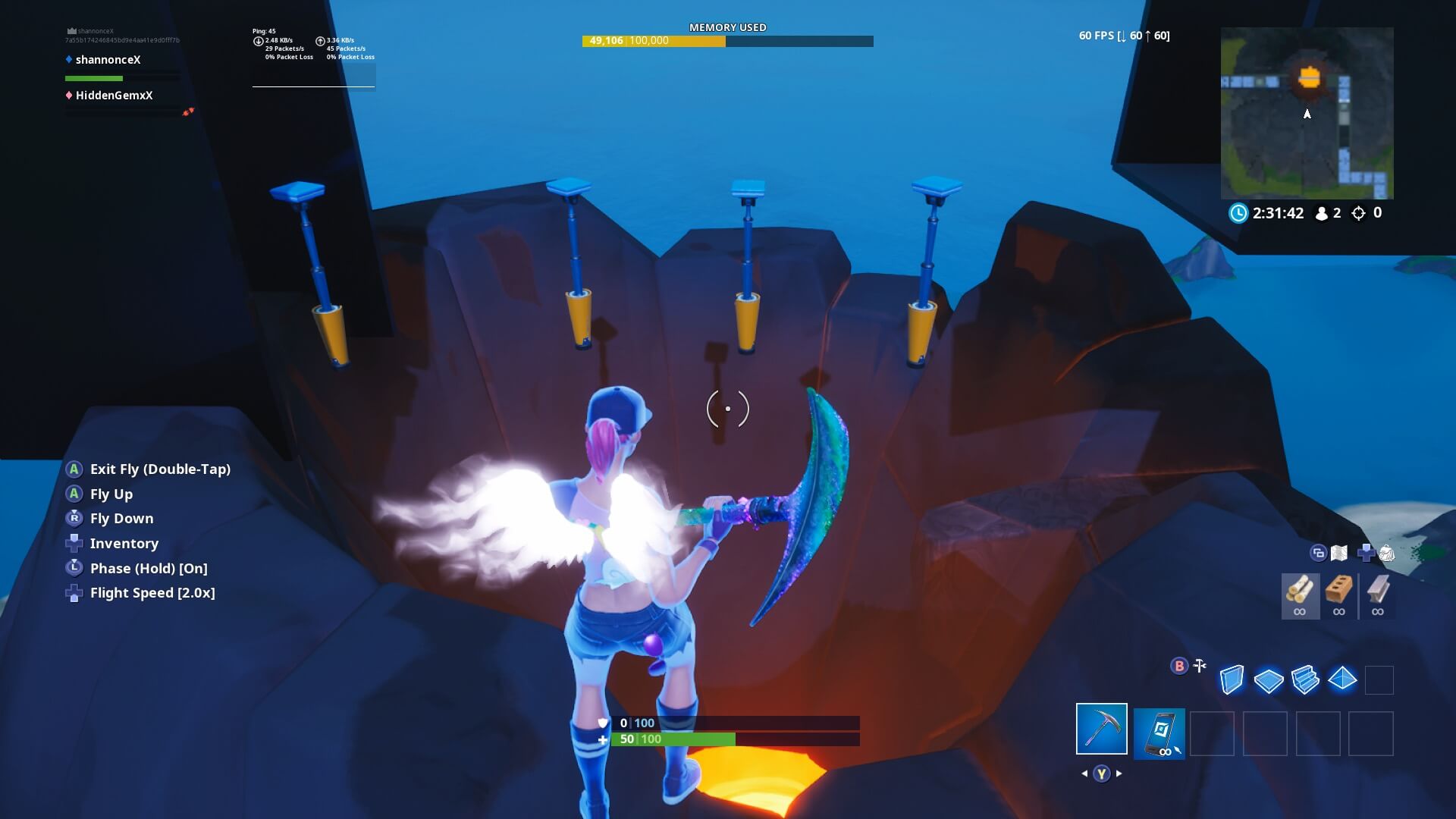Toggle Phase mode off

click(148, 568)
